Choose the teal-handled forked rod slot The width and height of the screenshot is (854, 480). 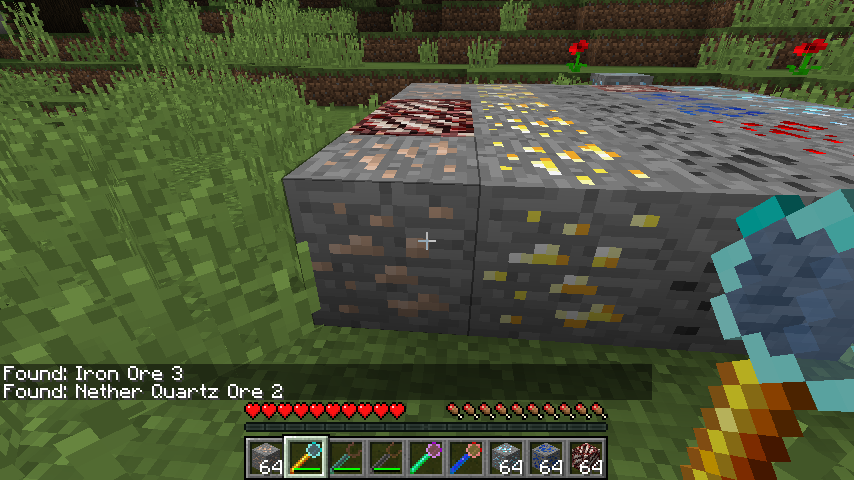pos(346,458)
